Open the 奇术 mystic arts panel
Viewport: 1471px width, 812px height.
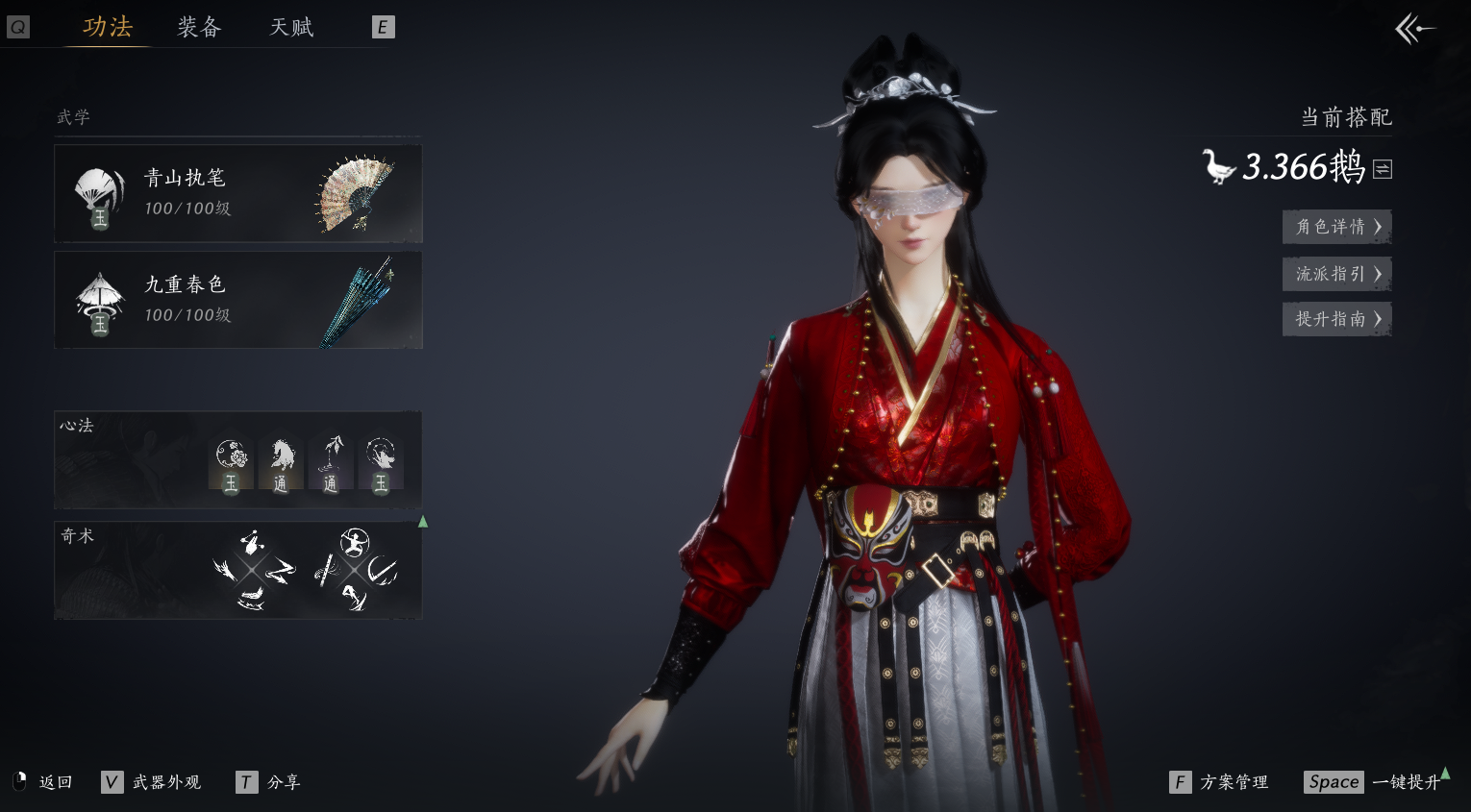coord(237,570)
